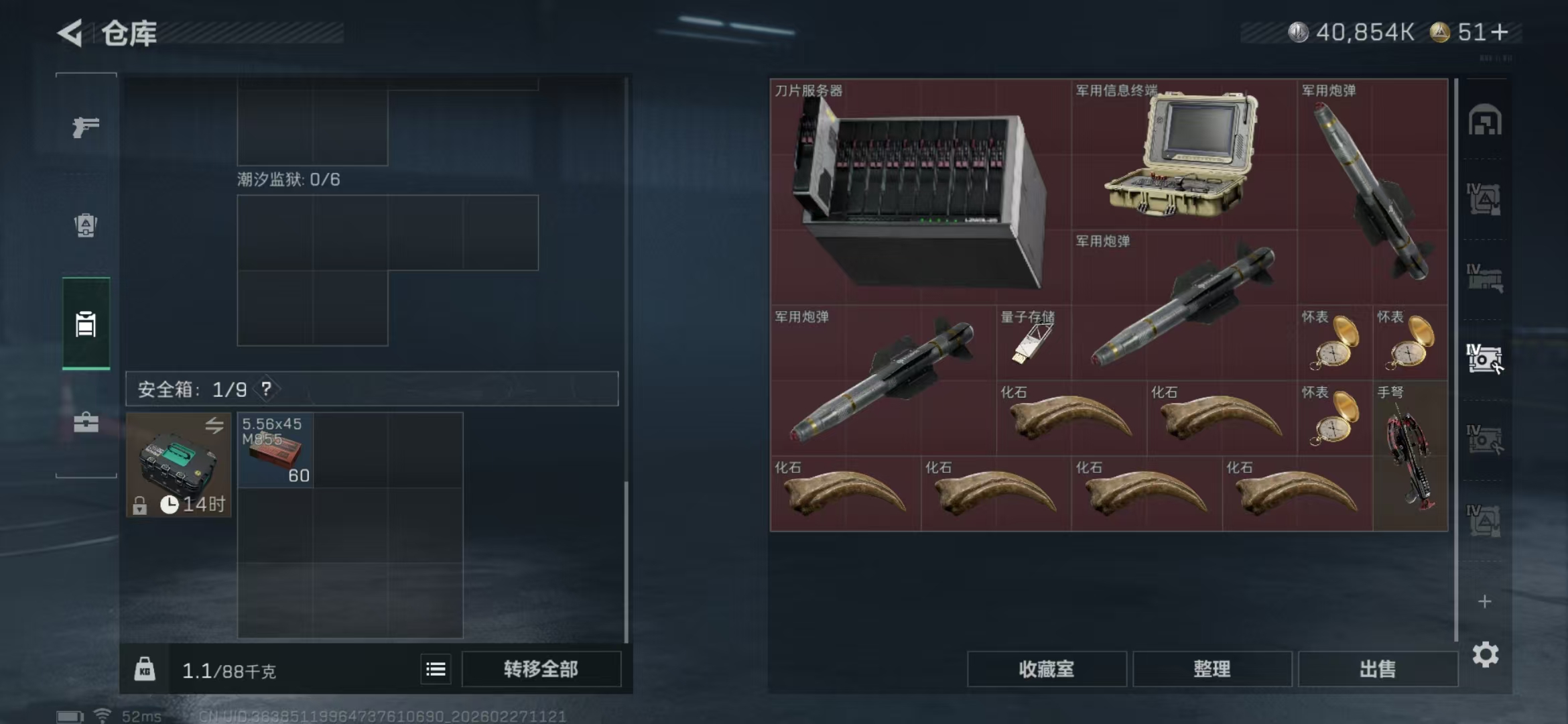Select the 5.56x45 M855 ammo box
This screenshot has width=1568, height=724.
click(275, 449)
